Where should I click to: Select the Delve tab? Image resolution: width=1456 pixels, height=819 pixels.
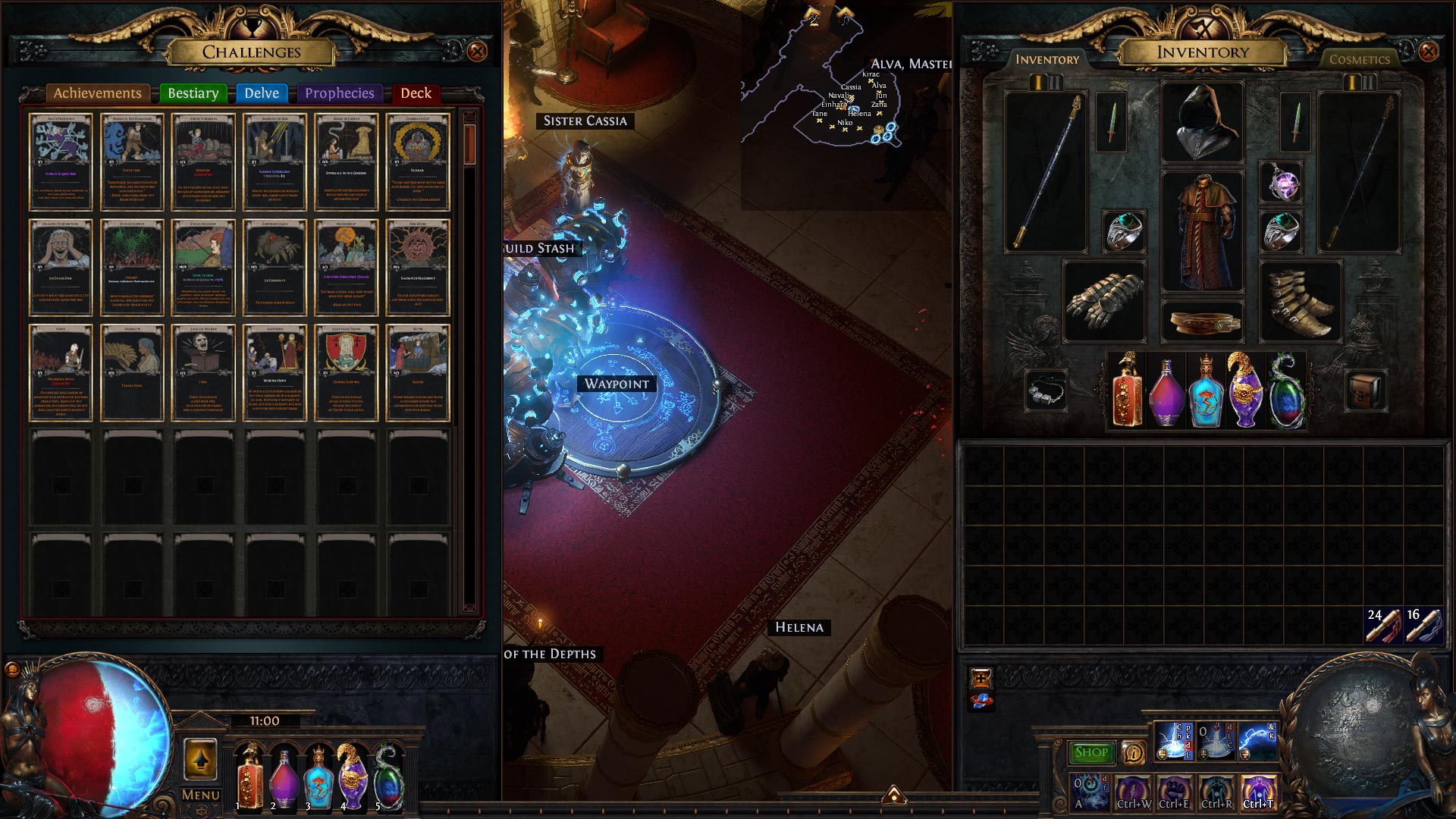[262, 93]
